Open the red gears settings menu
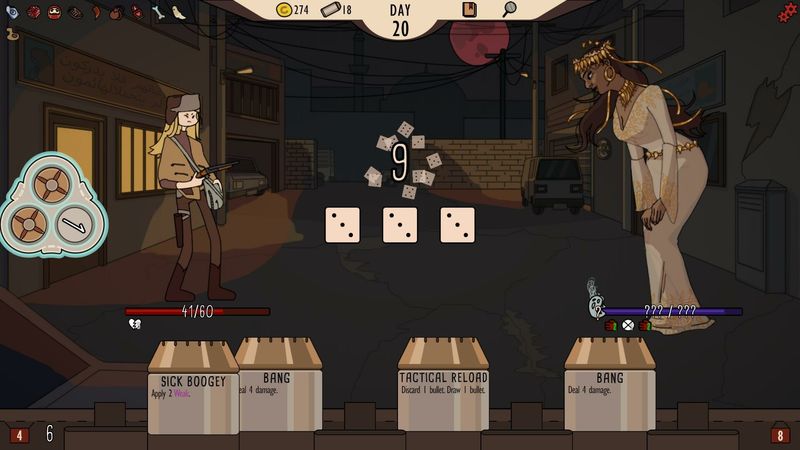The image size is (800, 450). (787, 11)
